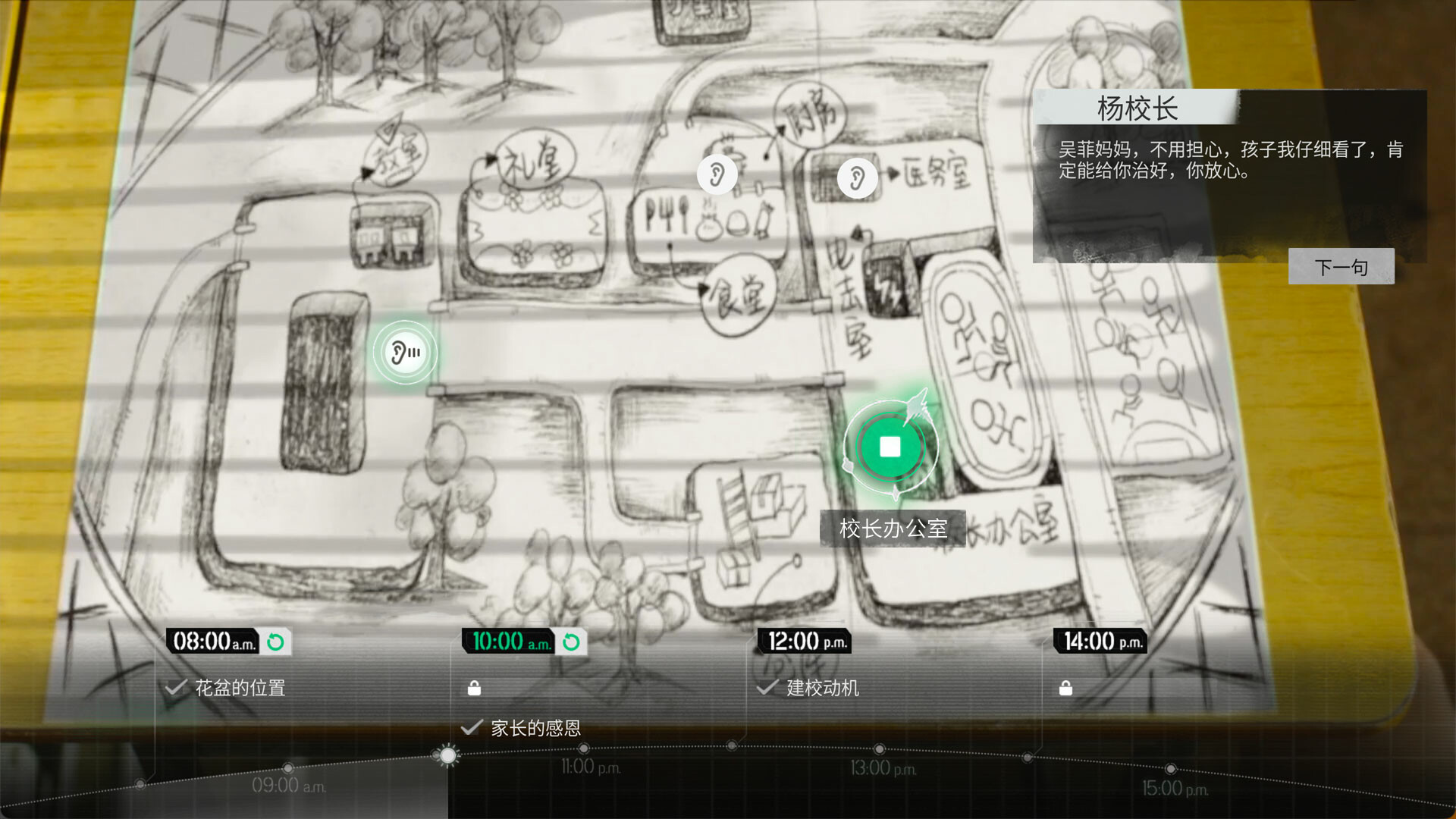Switch to the 12:00 p.m. time slot

[803, 641]
